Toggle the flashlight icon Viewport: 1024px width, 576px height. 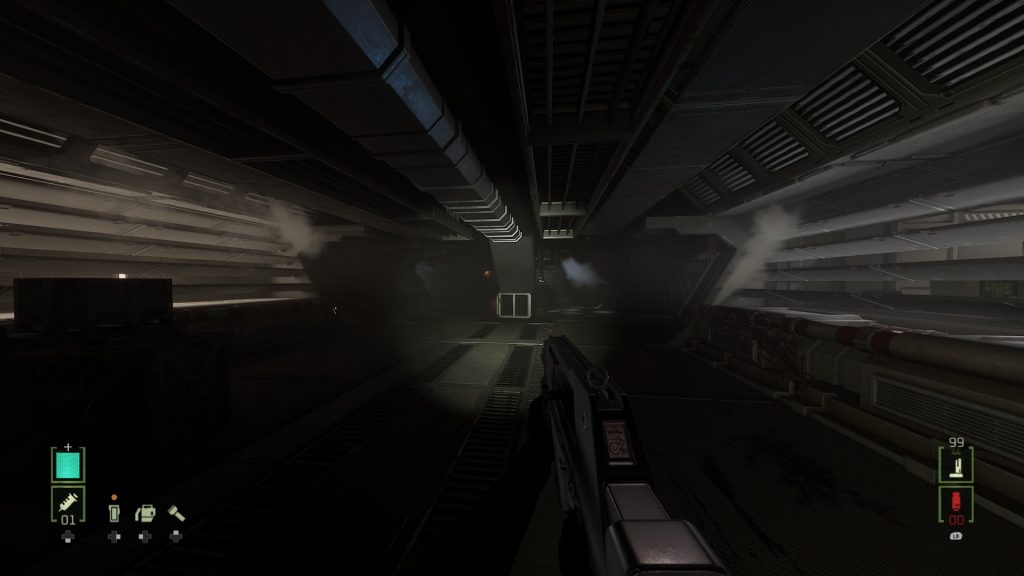[x=177, y=512]
